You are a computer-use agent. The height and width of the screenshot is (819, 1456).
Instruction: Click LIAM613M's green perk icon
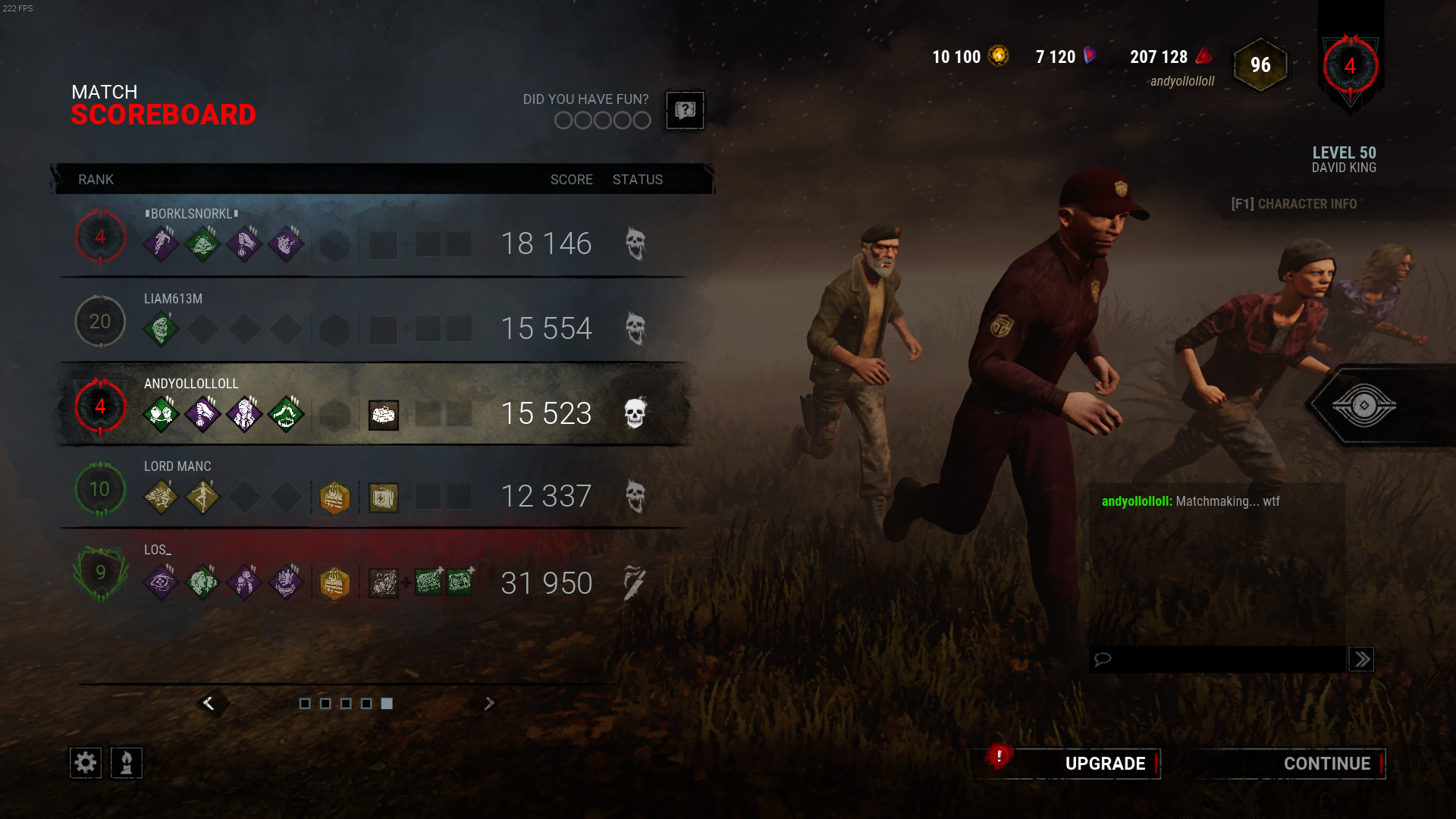pyautogui.click(x=162, y=328)
